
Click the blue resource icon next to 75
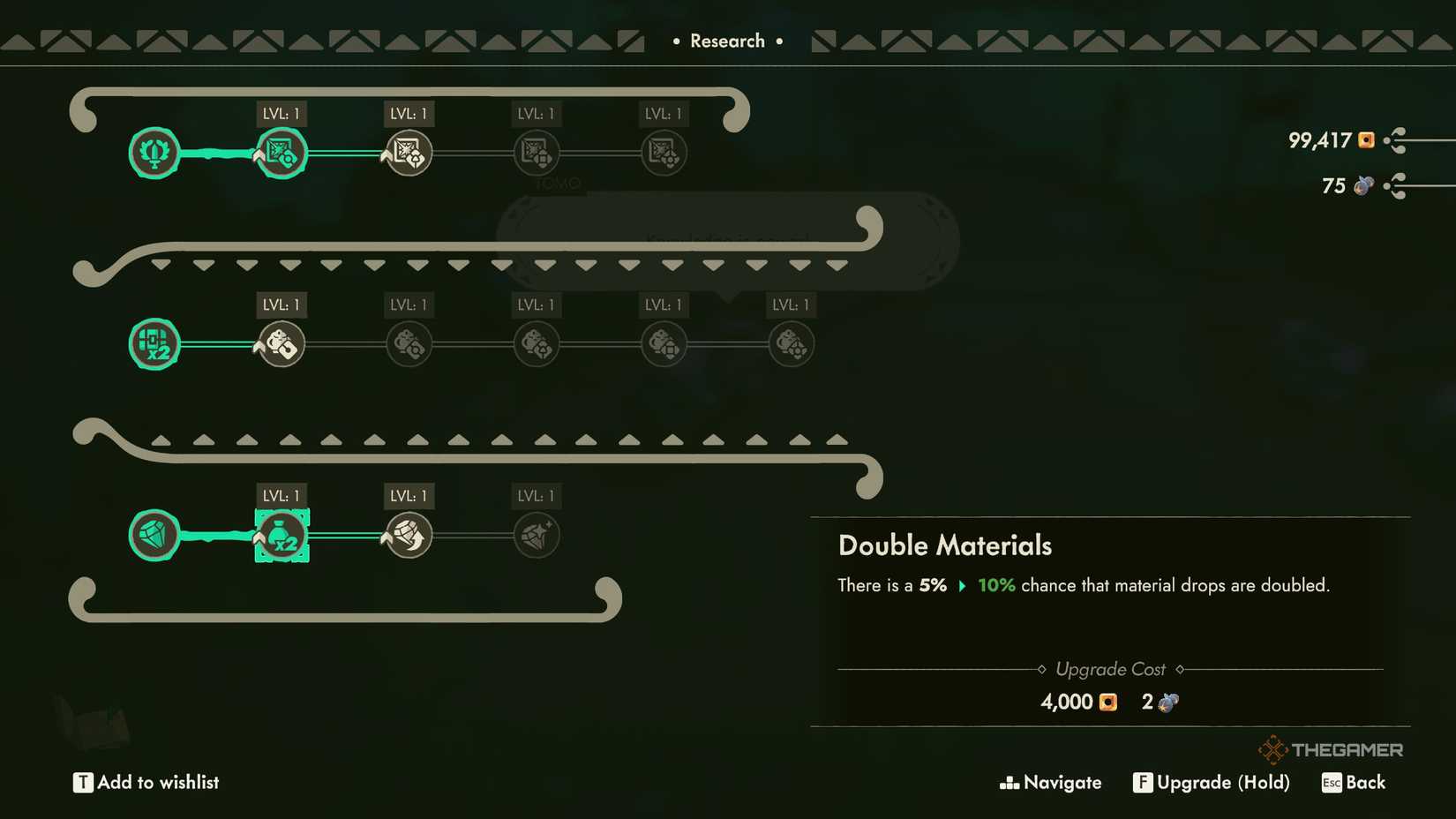click(x=1364, y=185)
